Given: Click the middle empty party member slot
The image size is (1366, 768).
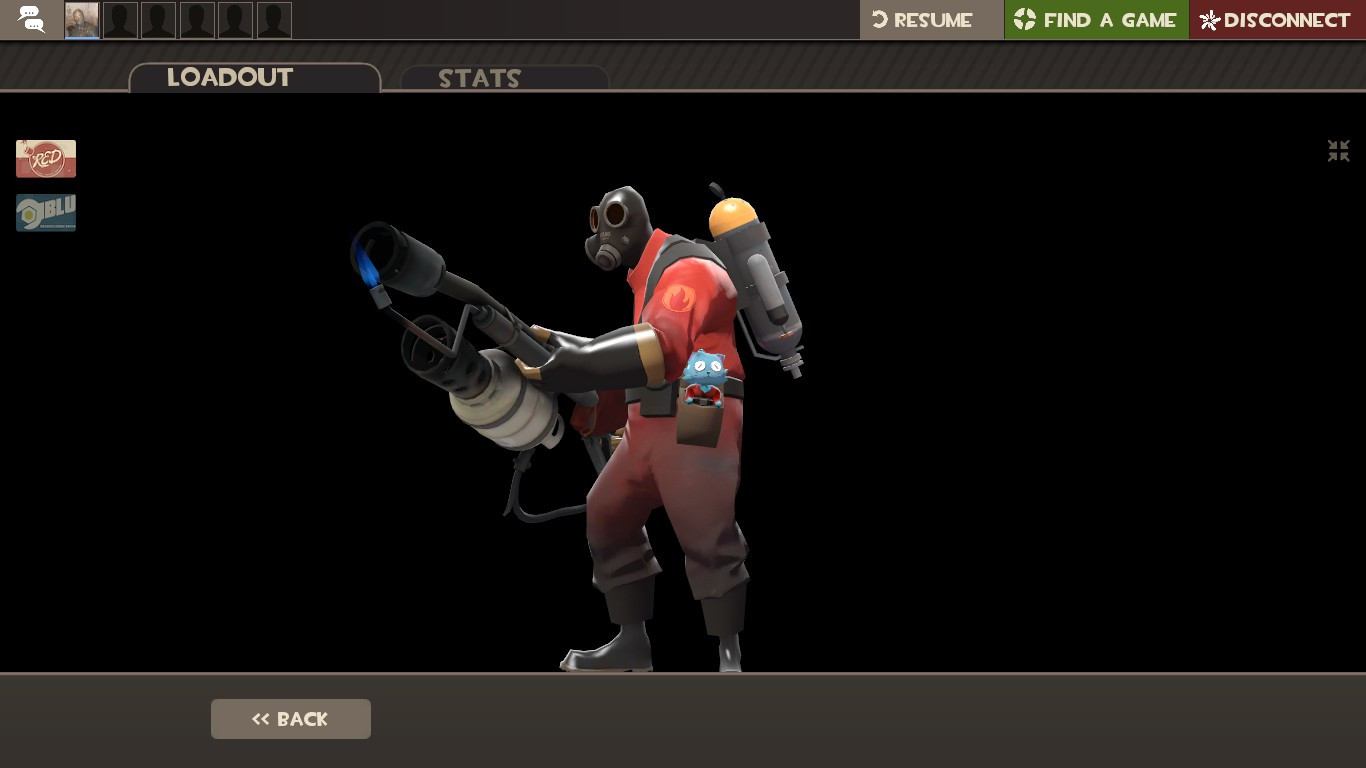Looking at the screenshot, I should pyautogui.click(x=197, y=19).
